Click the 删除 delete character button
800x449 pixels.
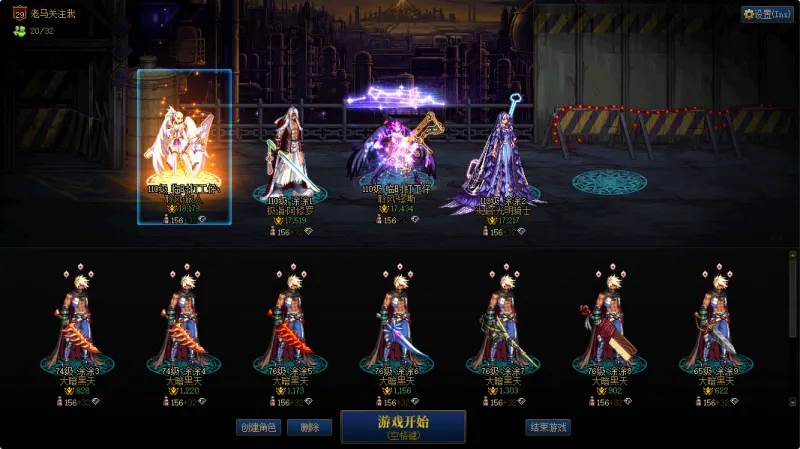309,427
